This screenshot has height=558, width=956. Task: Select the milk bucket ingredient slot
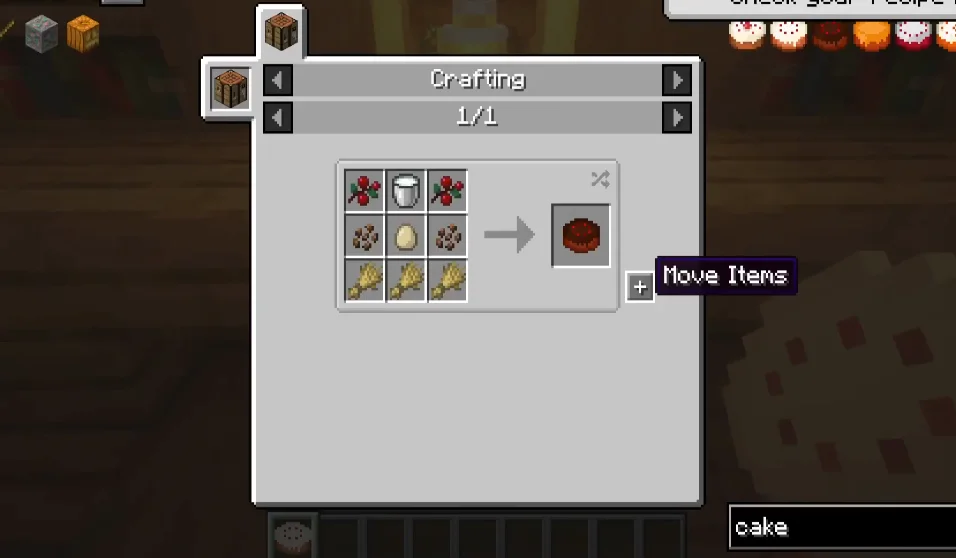coord(406,190)
